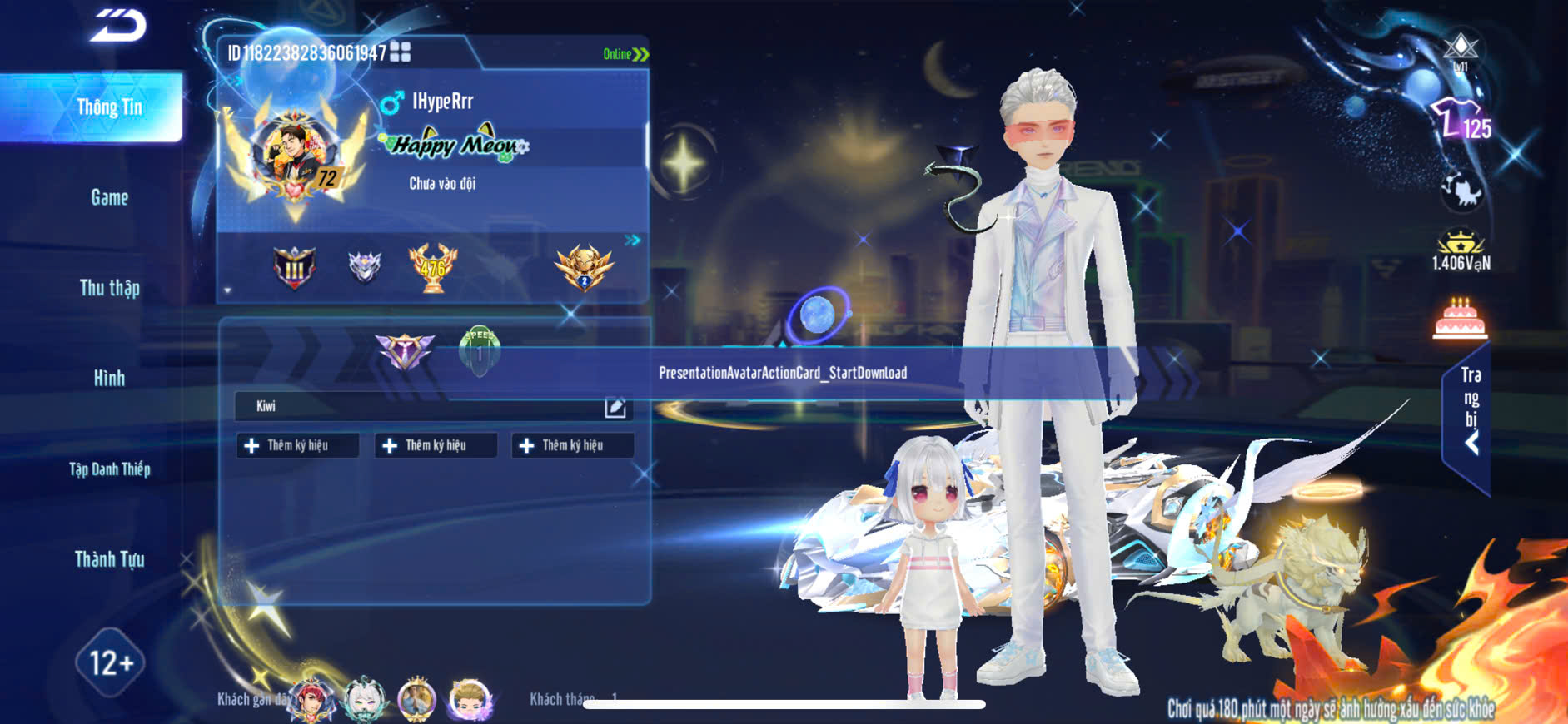Viewport: 1568px width, 724px height.
Task: Expand the badge row with the double arrow
Action: coord(633,241)
